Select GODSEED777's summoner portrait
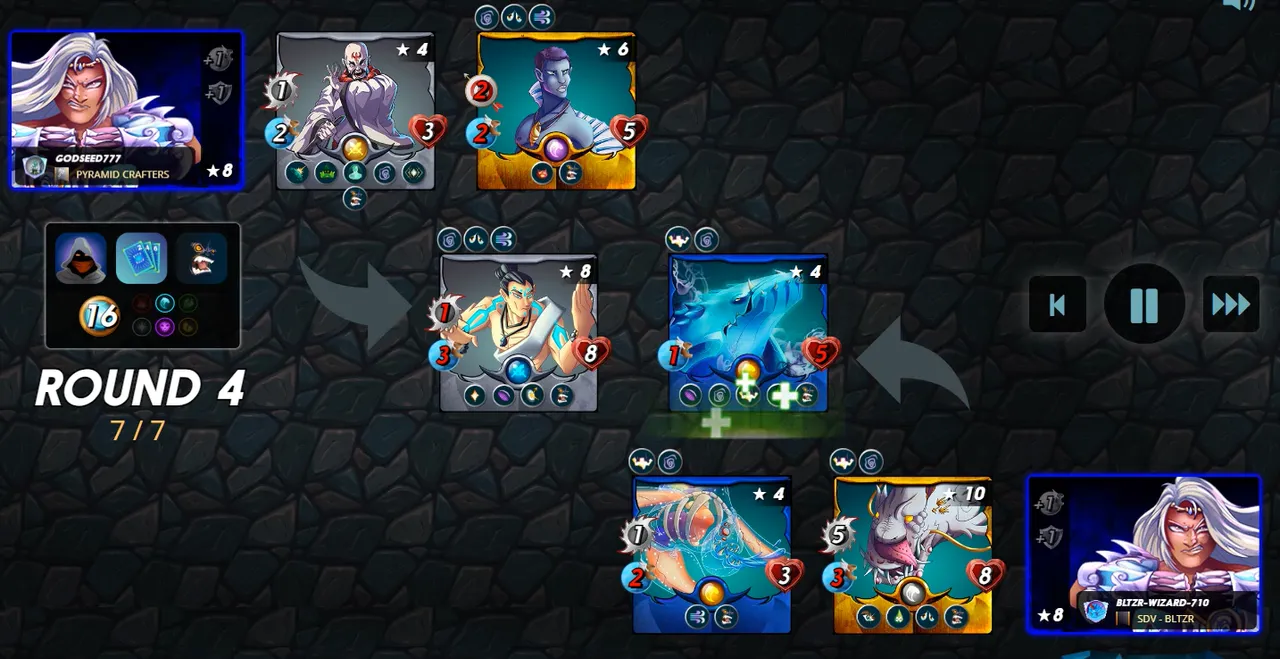 pos(126,108)
